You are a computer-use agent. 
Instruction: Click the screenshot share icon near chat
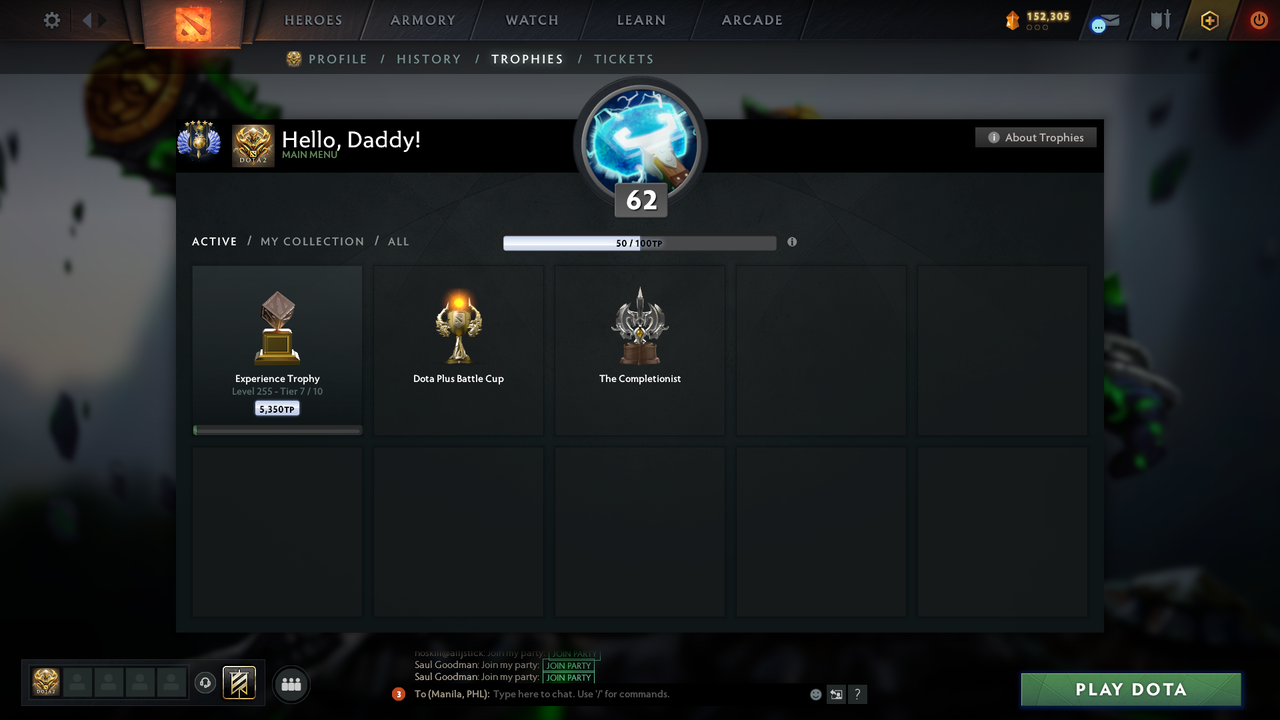coord(836,693)
